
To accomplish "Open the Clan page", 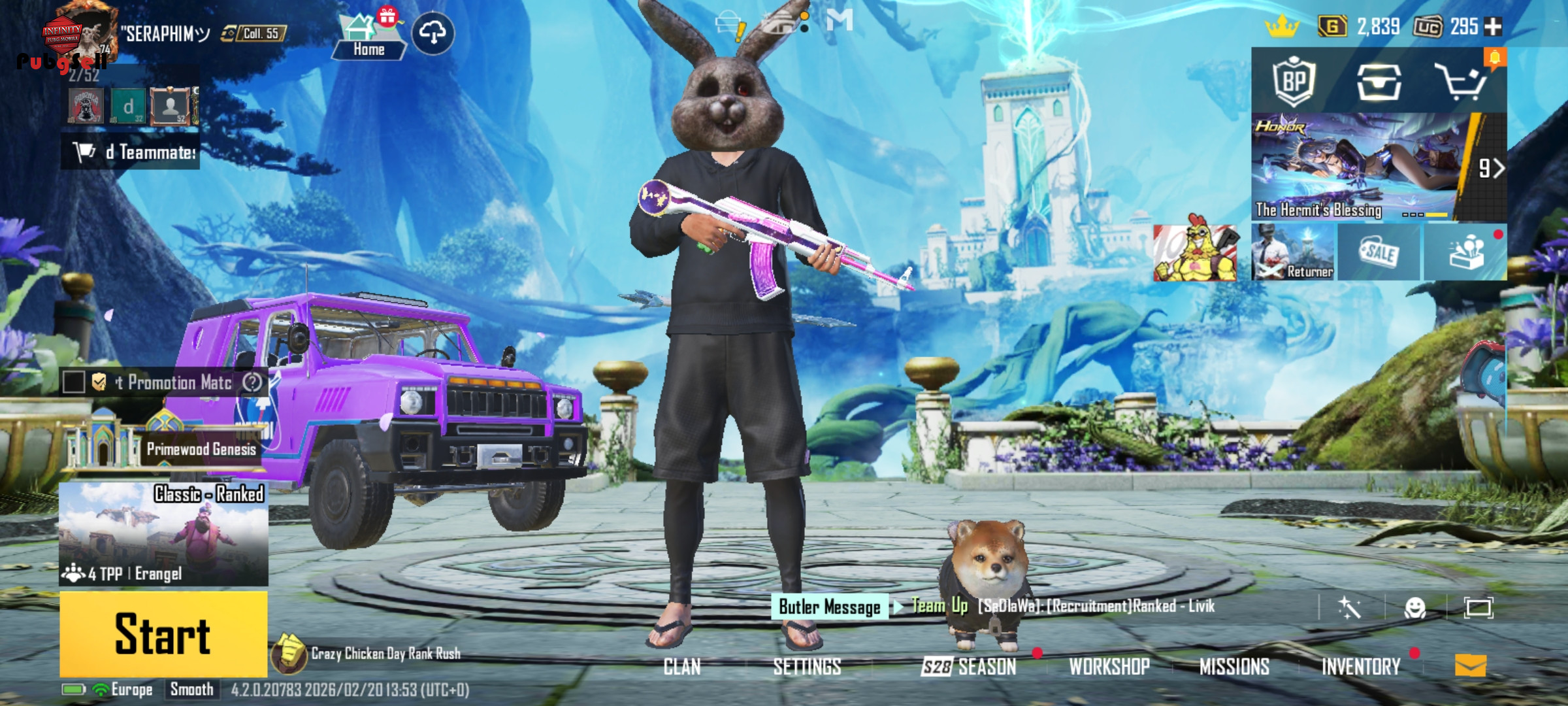I will point(682,667).
